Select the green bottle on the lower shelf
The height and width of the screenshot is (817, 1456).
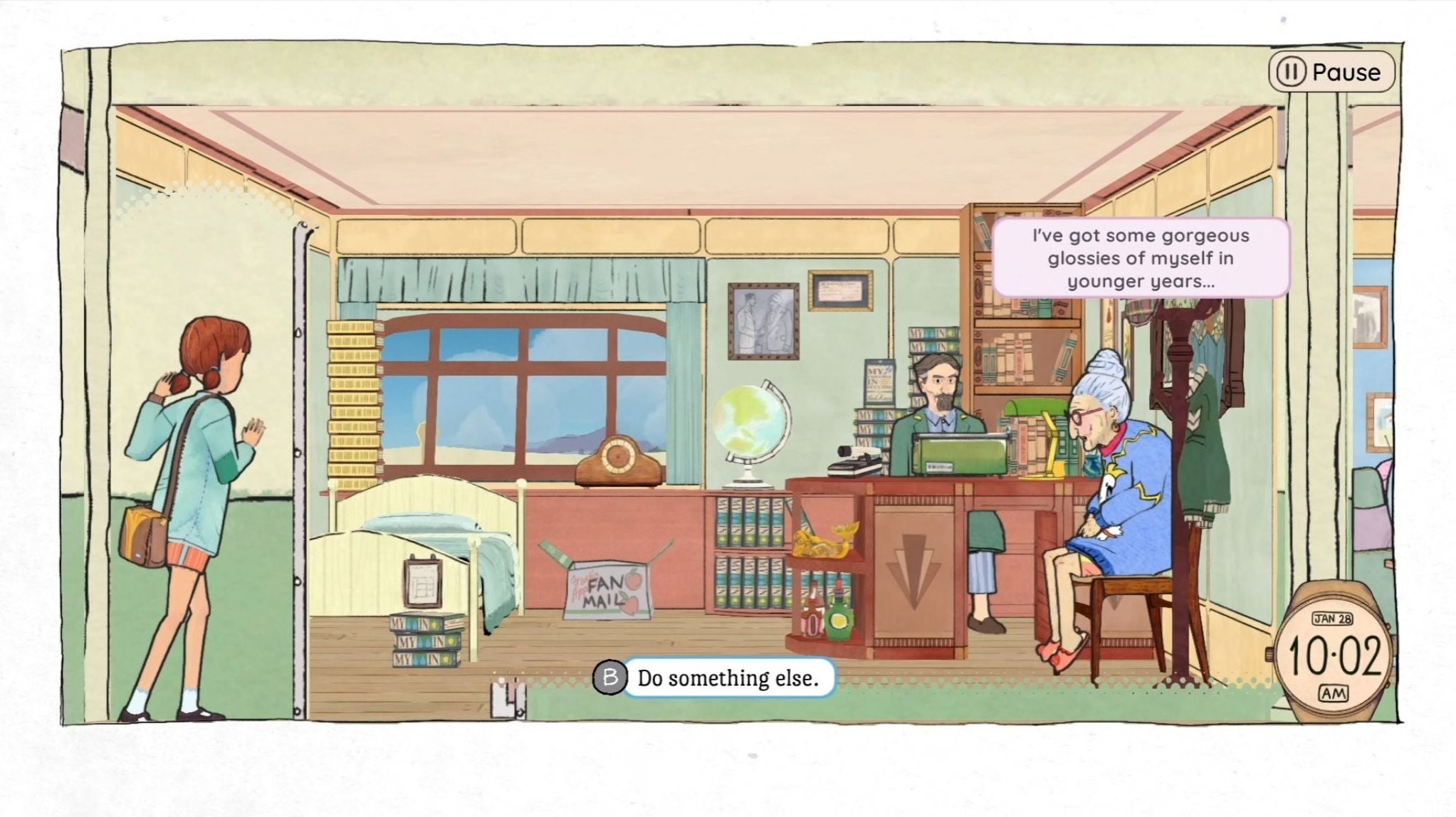839,619
